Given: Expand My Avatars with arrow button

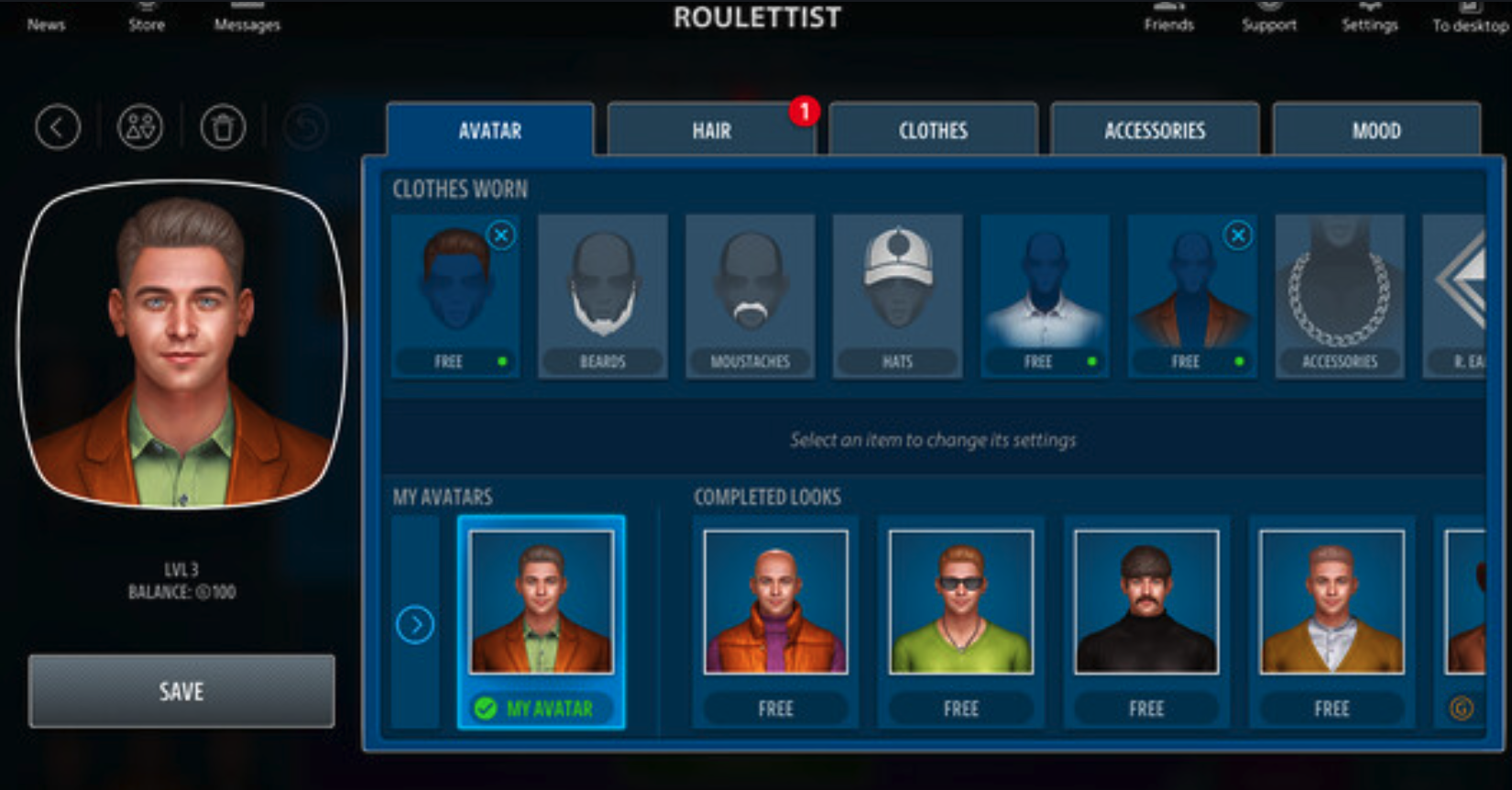Looking at the screenshot, I should point(415,625).
